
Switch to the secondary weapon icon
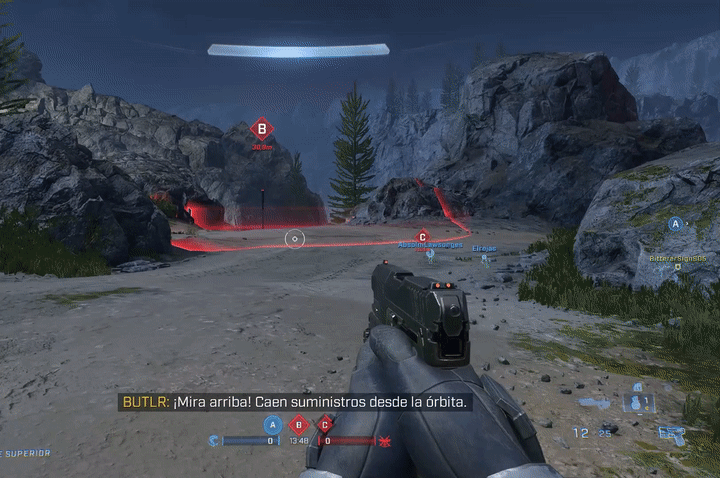(594, 403)
